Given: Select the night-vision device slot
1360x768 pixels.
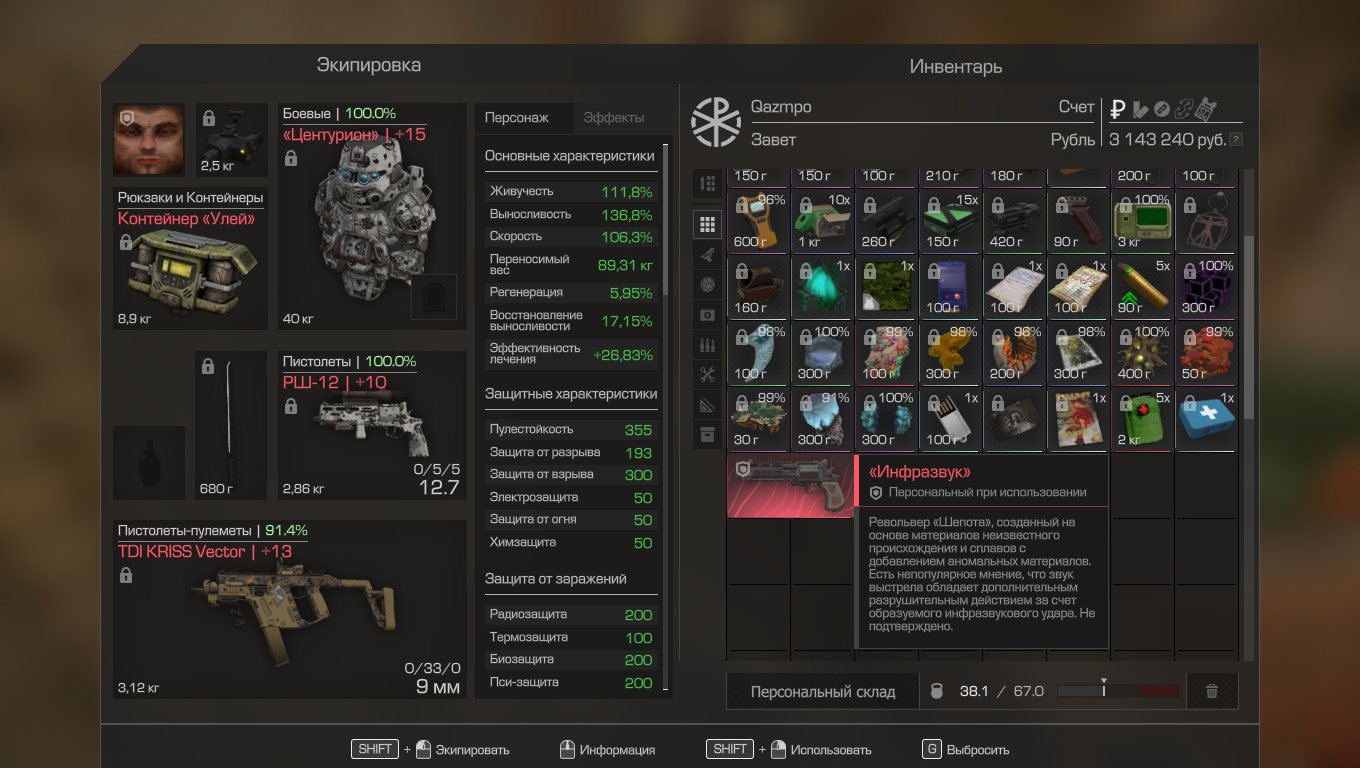Looking at the screenshot, I should (x=232, y=139).
